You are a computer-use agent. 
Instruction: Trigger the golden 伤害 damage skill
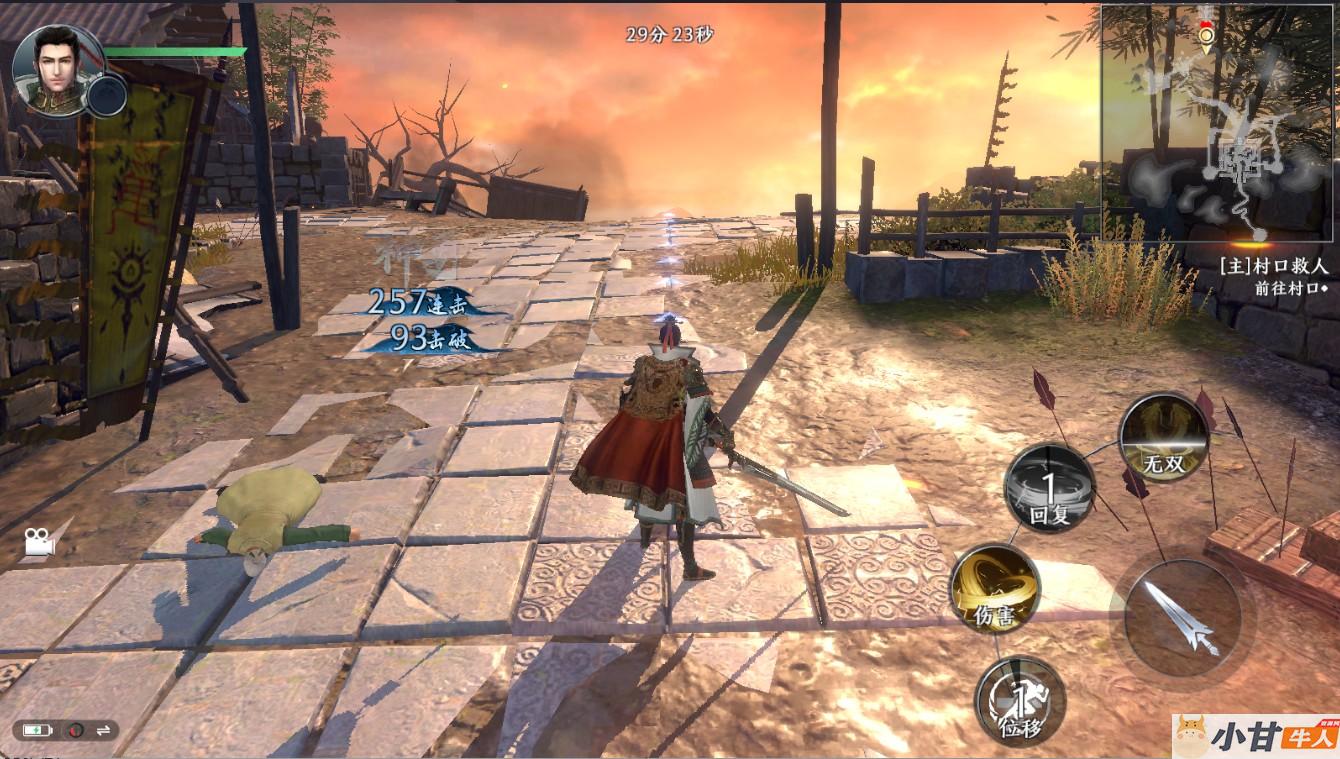994,590
